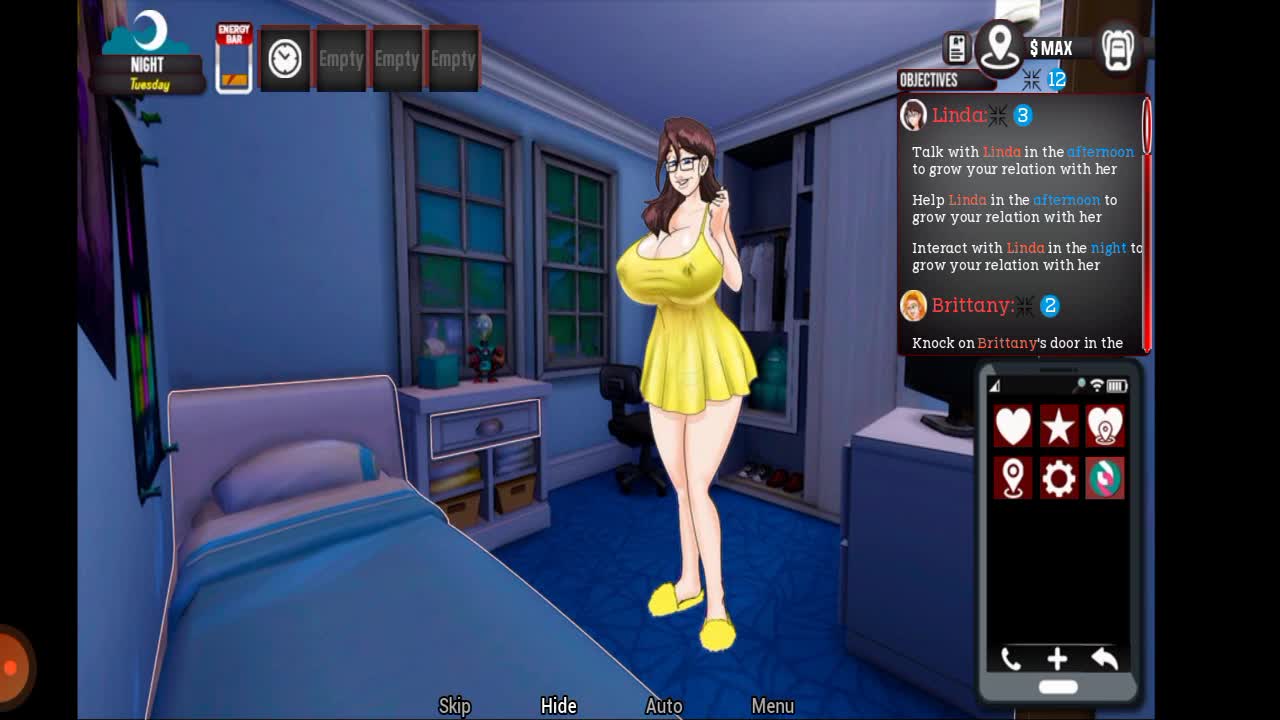Open the game Menu
1280x720 pixels.
772,706
